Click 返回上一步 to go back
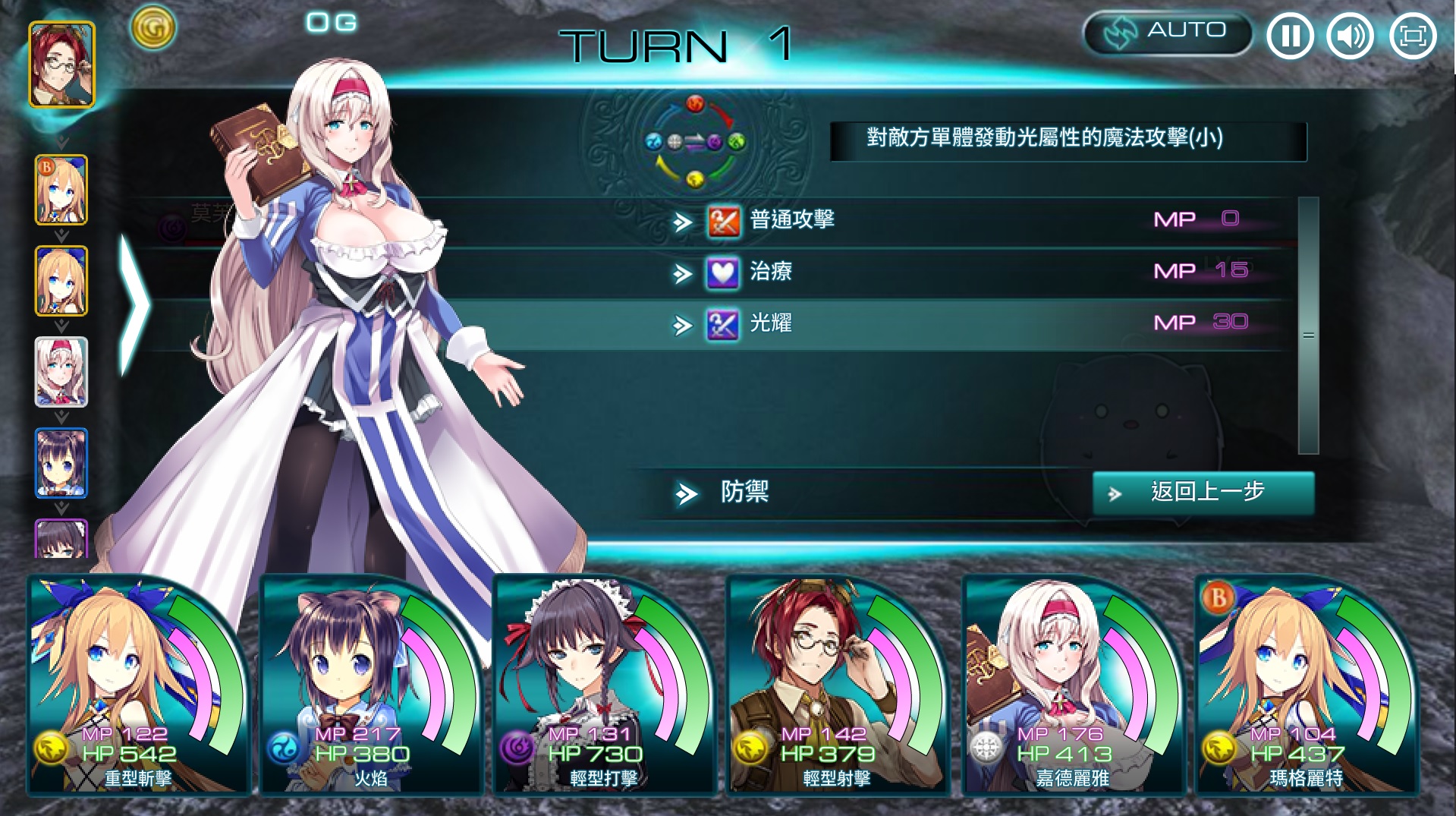This screenshot has height=816, width=1456. [1203, 493]
